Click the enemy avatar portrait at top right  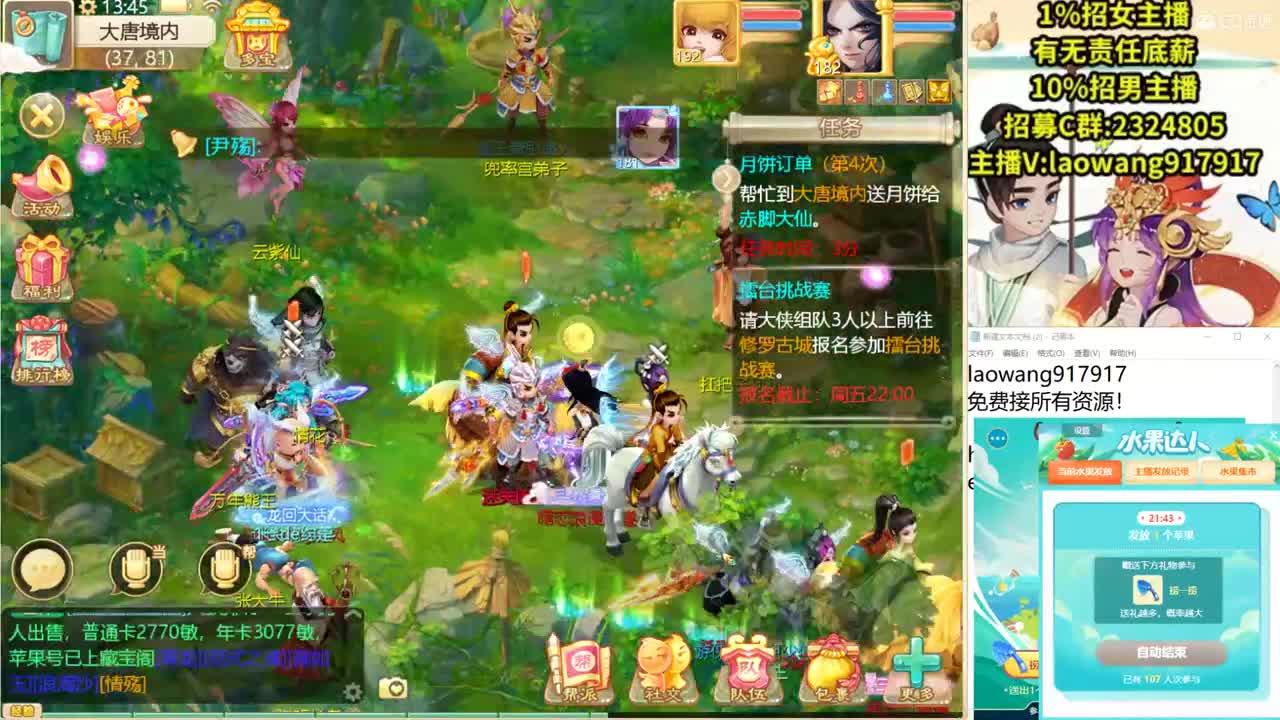point(852,38)
